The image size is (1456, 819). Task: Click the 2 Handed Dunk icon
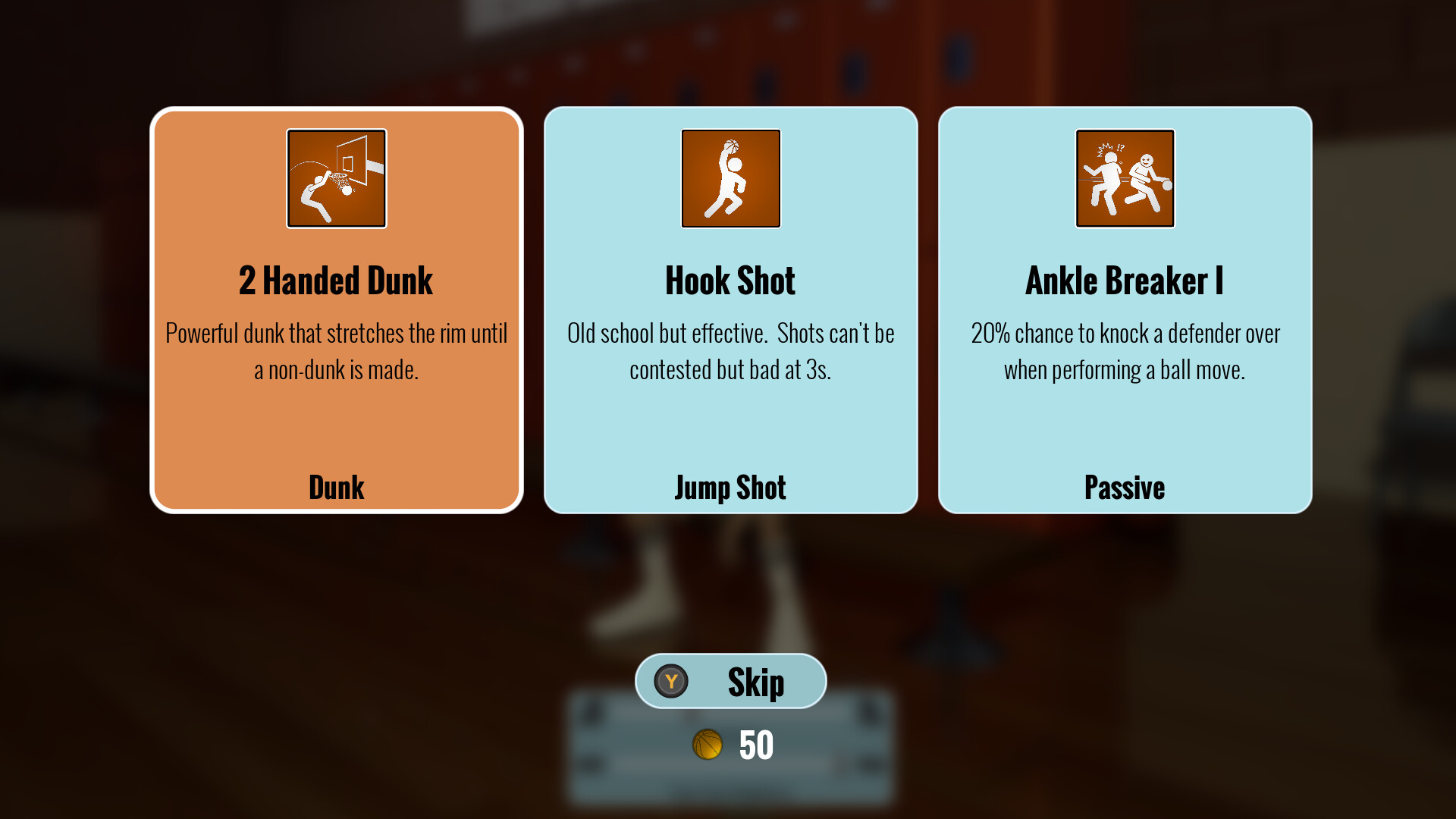coord(337,178)
